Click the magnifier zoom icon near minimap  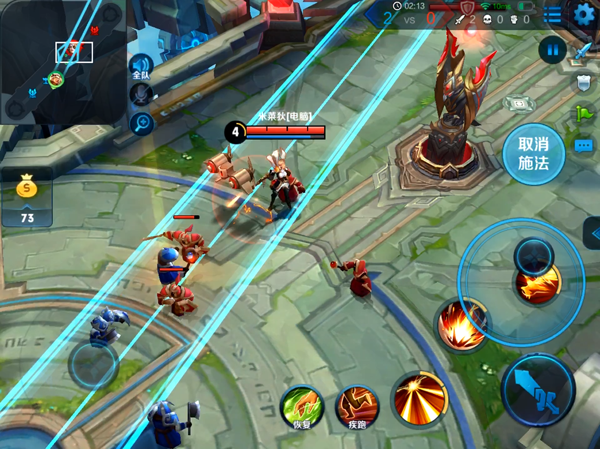pyautogui.click(x=141, y=123)
